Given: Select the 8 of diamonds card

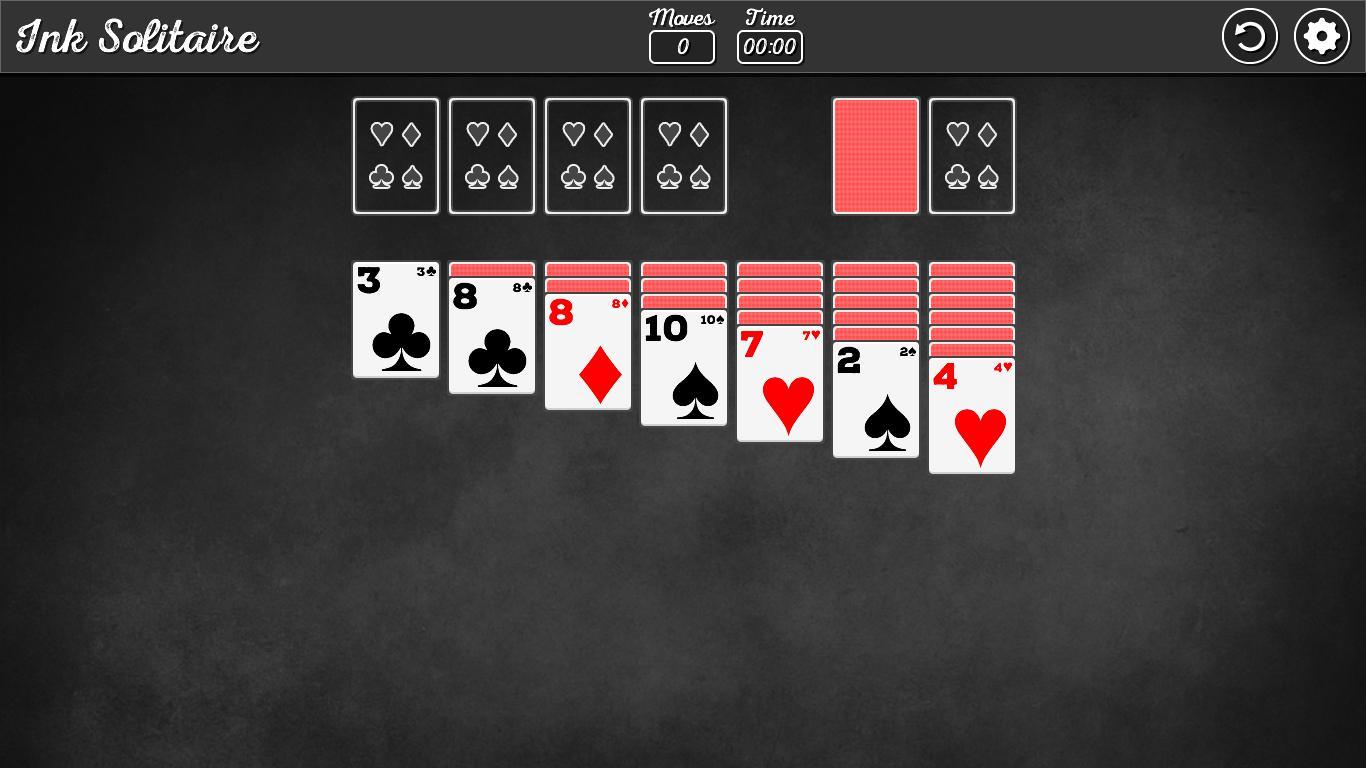Looking at the screenshot, I should point(587,350).
